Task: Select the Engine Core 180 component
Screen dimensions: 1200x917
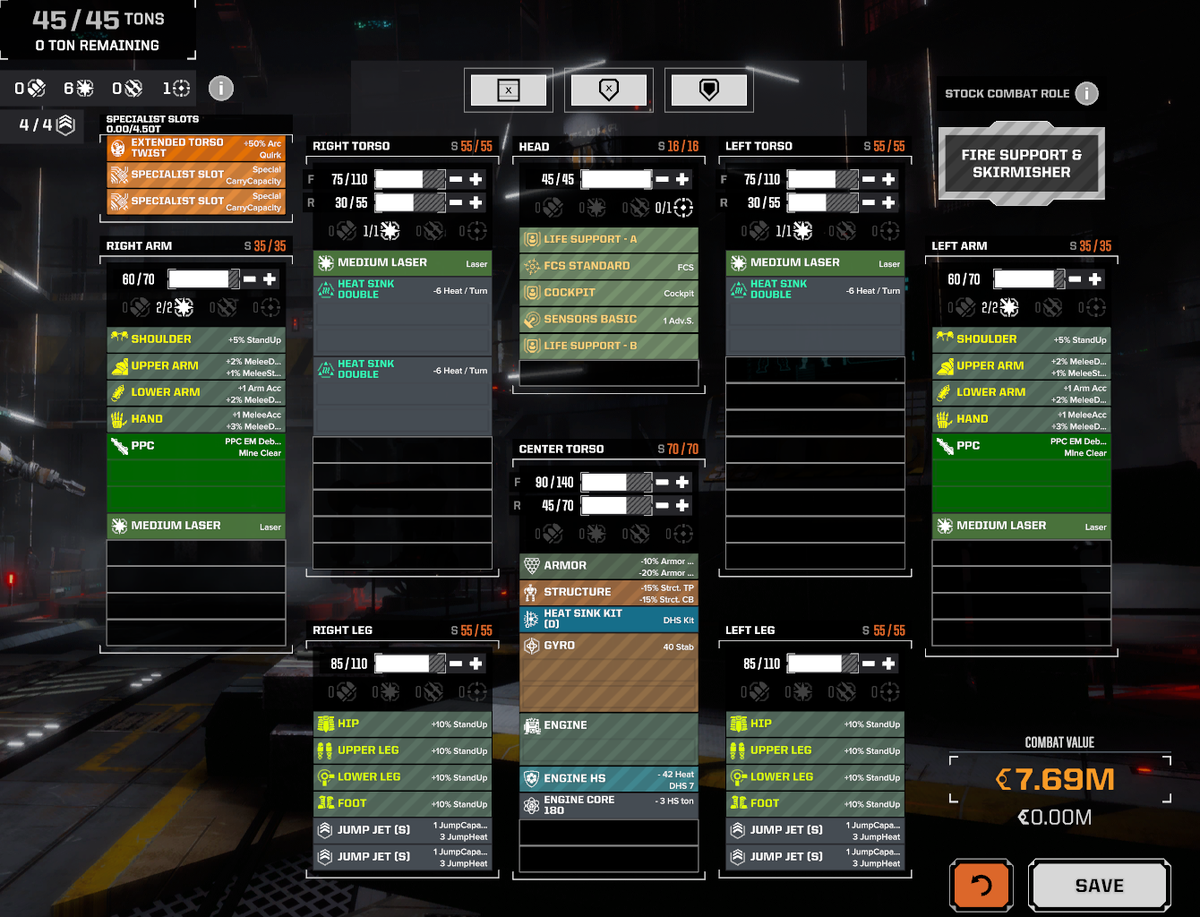Action: tap(608, 805)
